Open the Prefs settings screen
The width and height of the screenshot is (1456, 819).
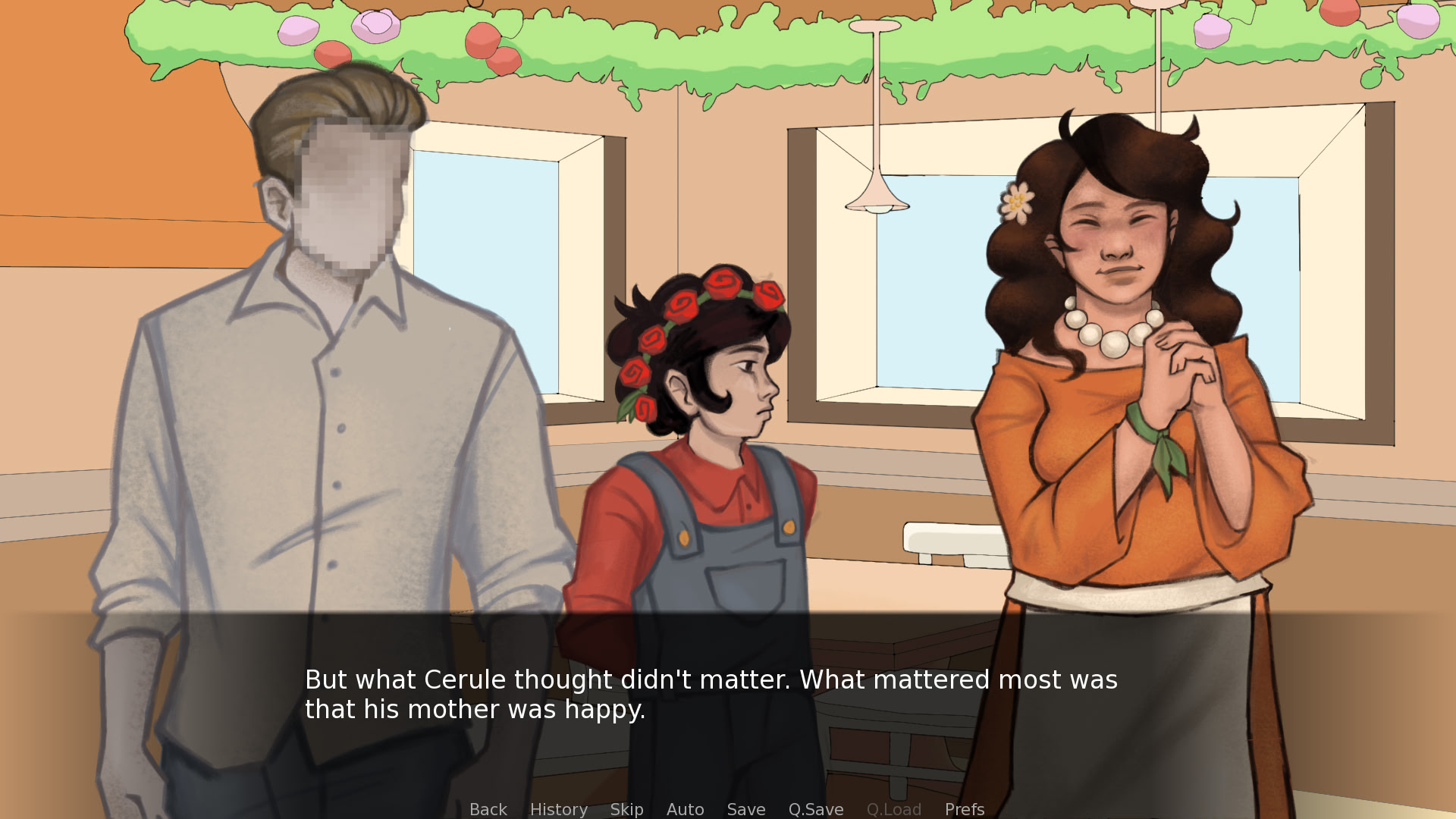964,809
